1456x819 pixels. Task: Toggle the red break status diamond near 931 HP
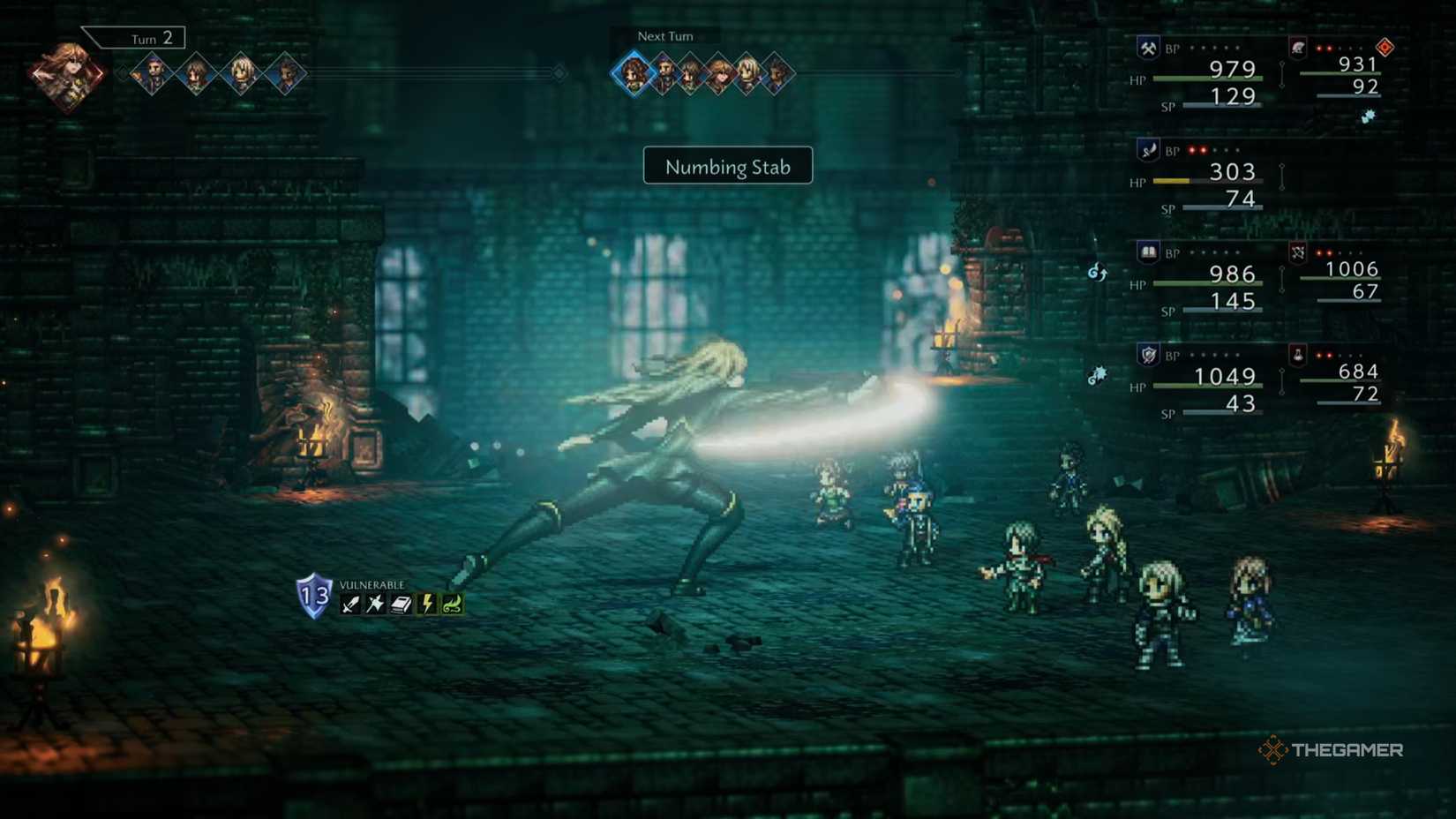click(1385, 46)
